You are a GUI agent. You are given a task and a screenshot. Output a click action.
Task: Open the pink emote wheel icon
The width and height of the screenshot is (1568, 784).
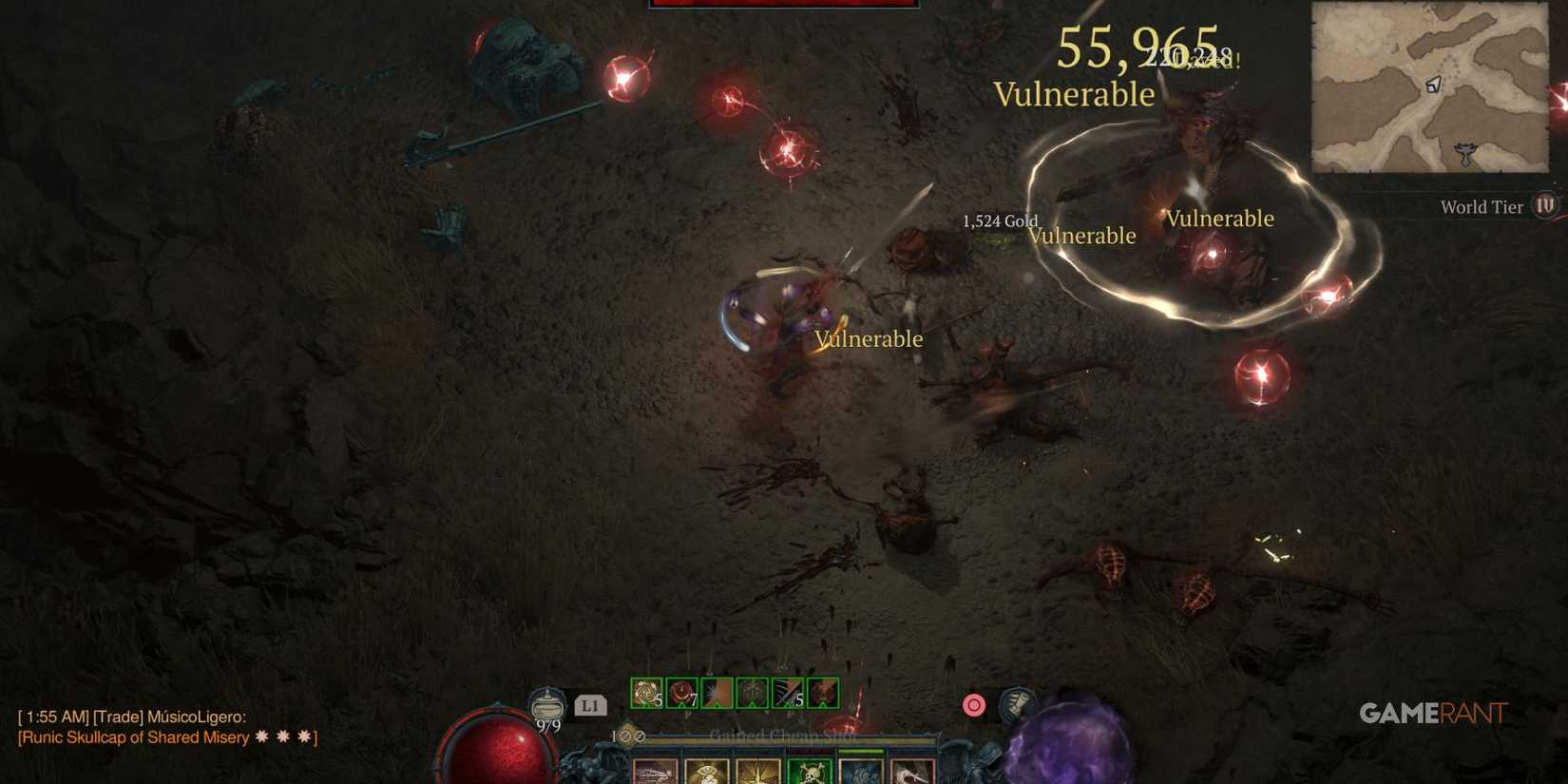click(972, 705)
